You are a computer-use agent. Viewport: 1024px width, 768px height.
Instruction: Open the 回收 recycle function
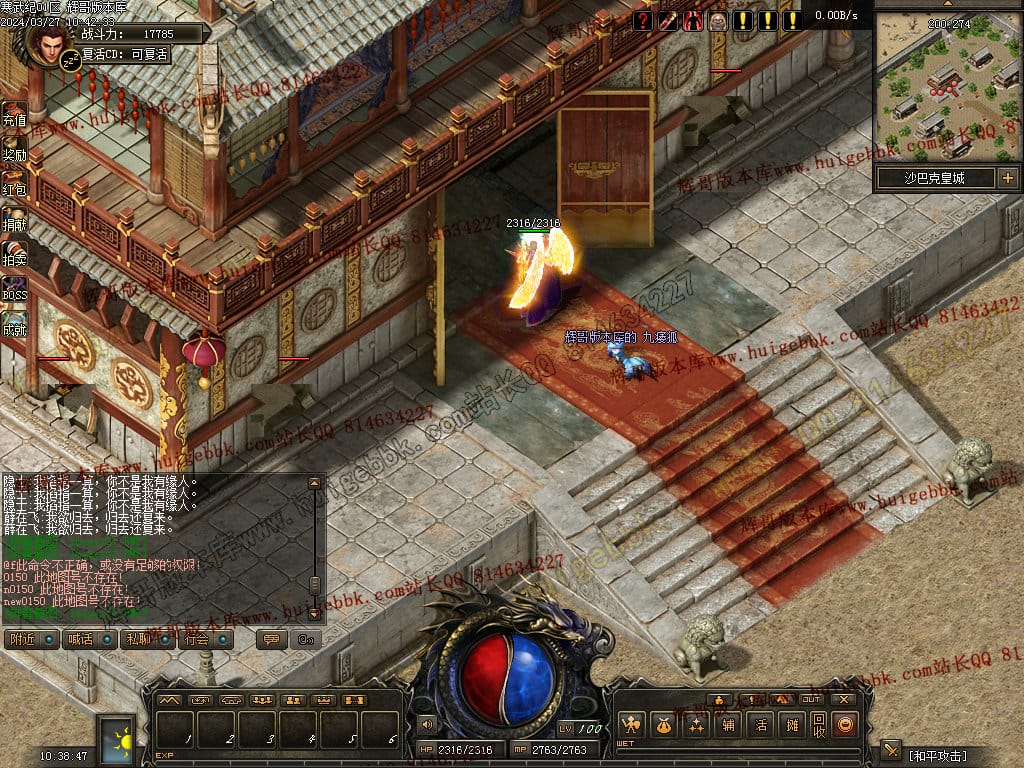[x=819, y=724]
